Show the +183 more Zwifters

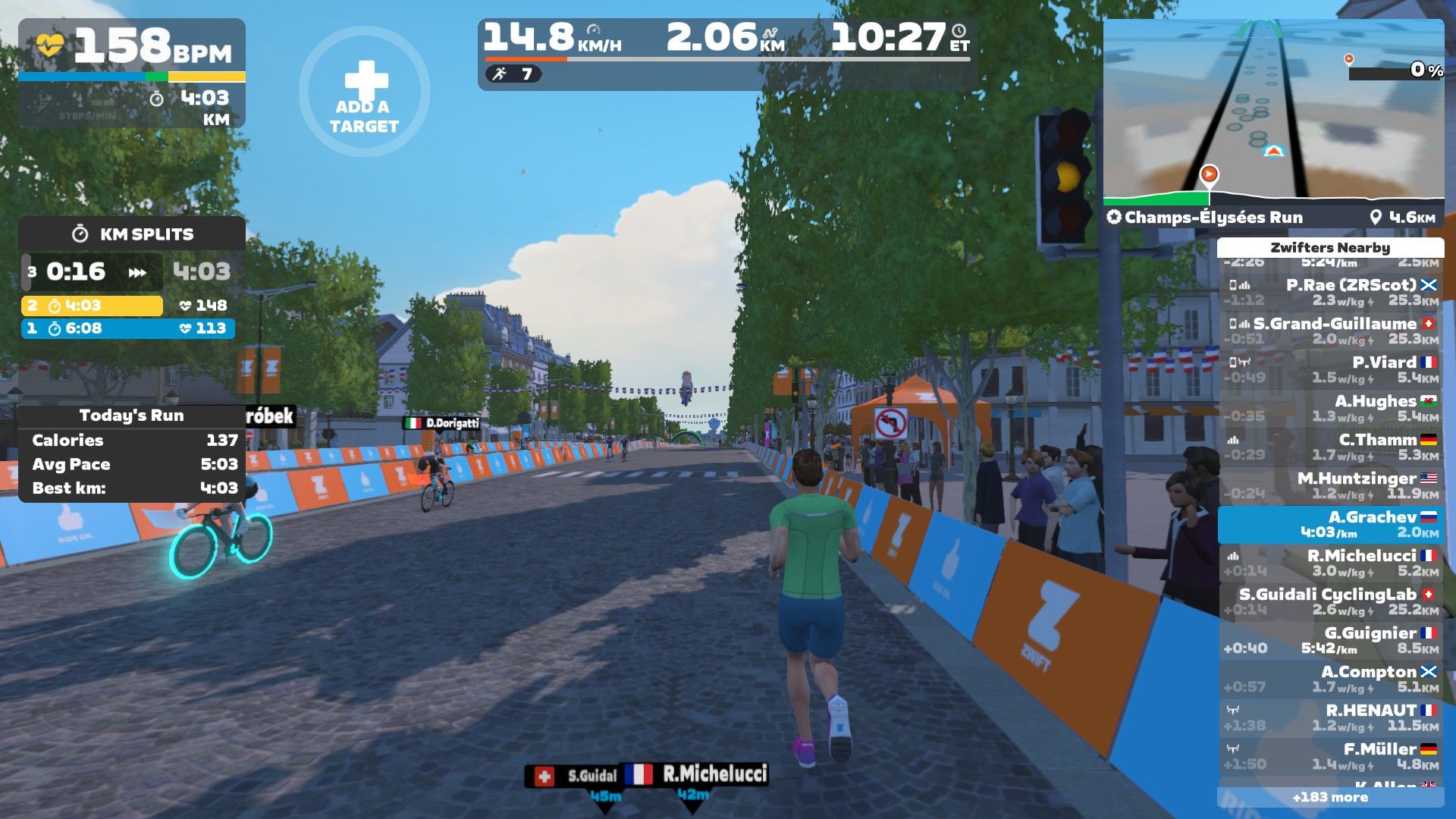point(1330,797)
